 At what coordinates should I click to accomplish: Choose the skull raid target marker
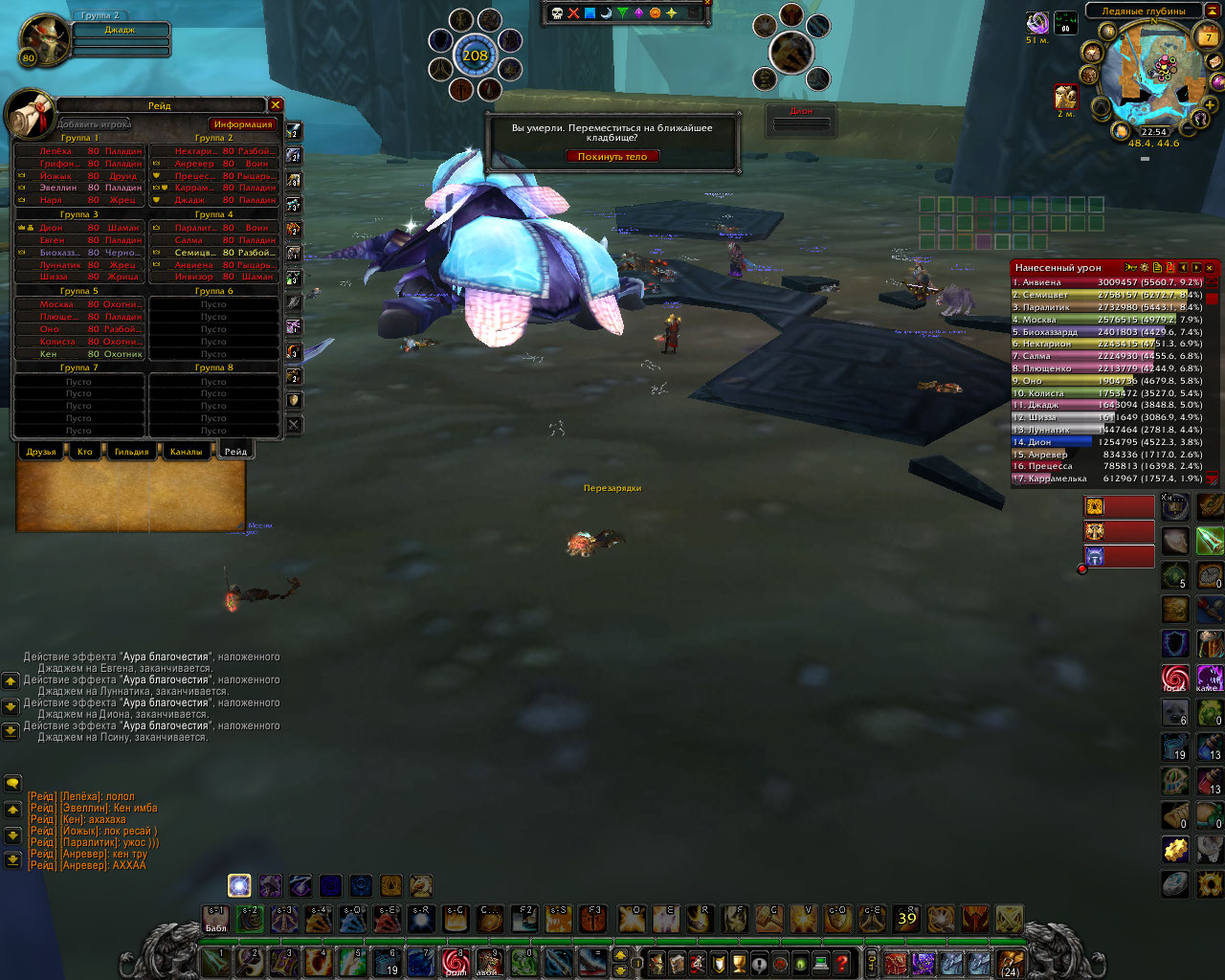557,12
